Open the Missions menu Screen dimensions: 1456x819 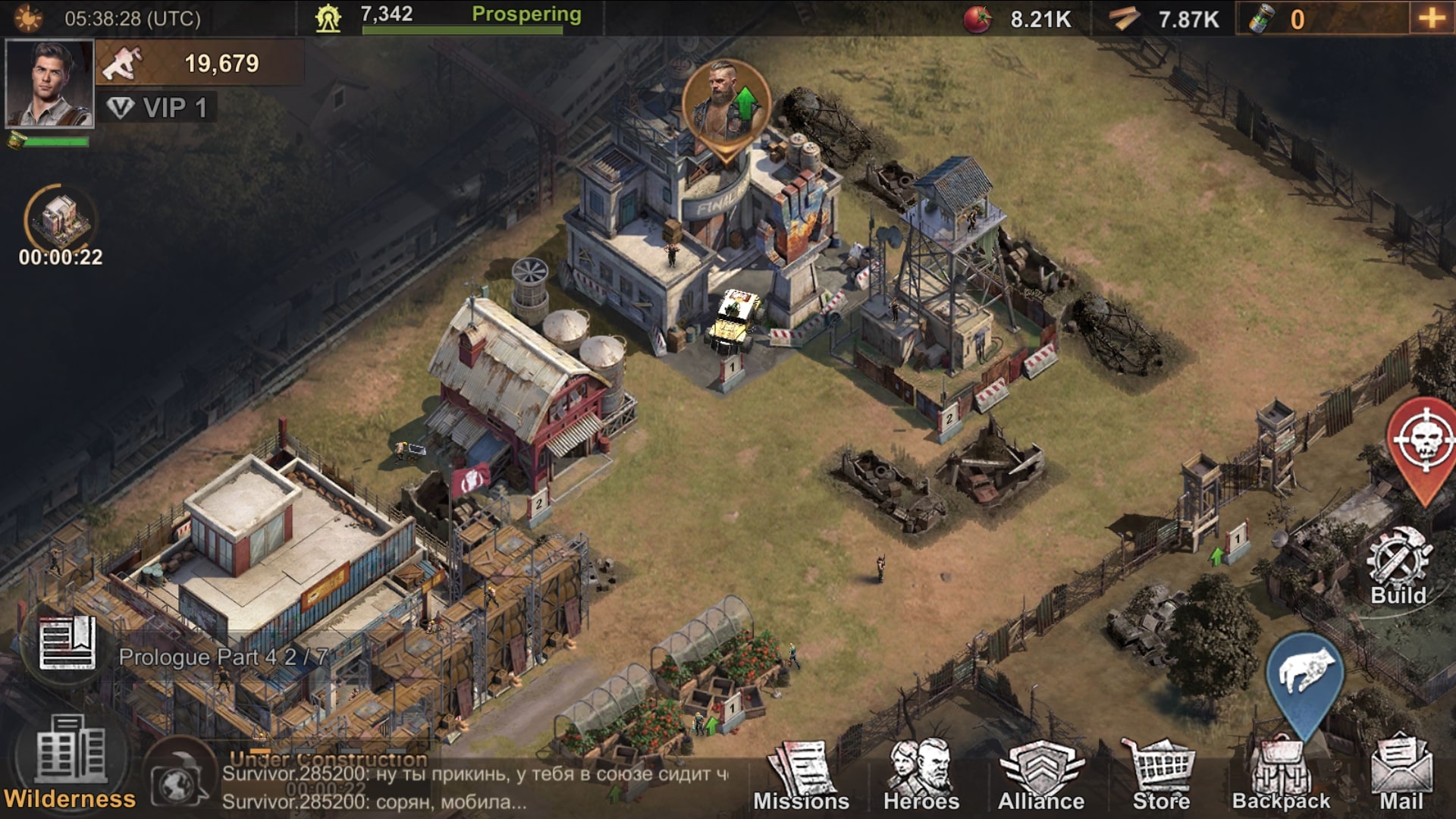pos(801,777)
